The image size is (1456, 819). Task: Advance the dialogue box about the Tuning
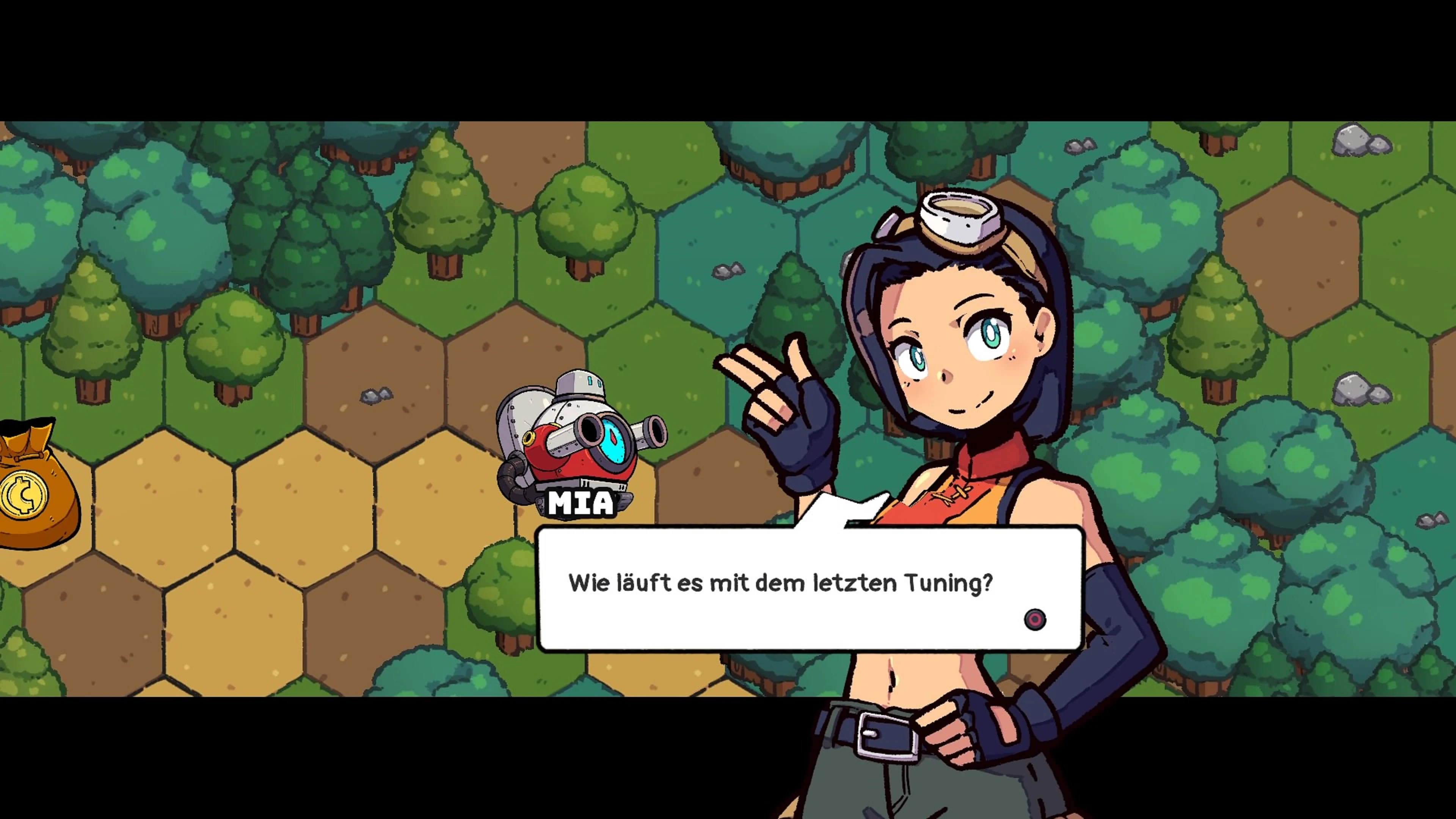1034,620
